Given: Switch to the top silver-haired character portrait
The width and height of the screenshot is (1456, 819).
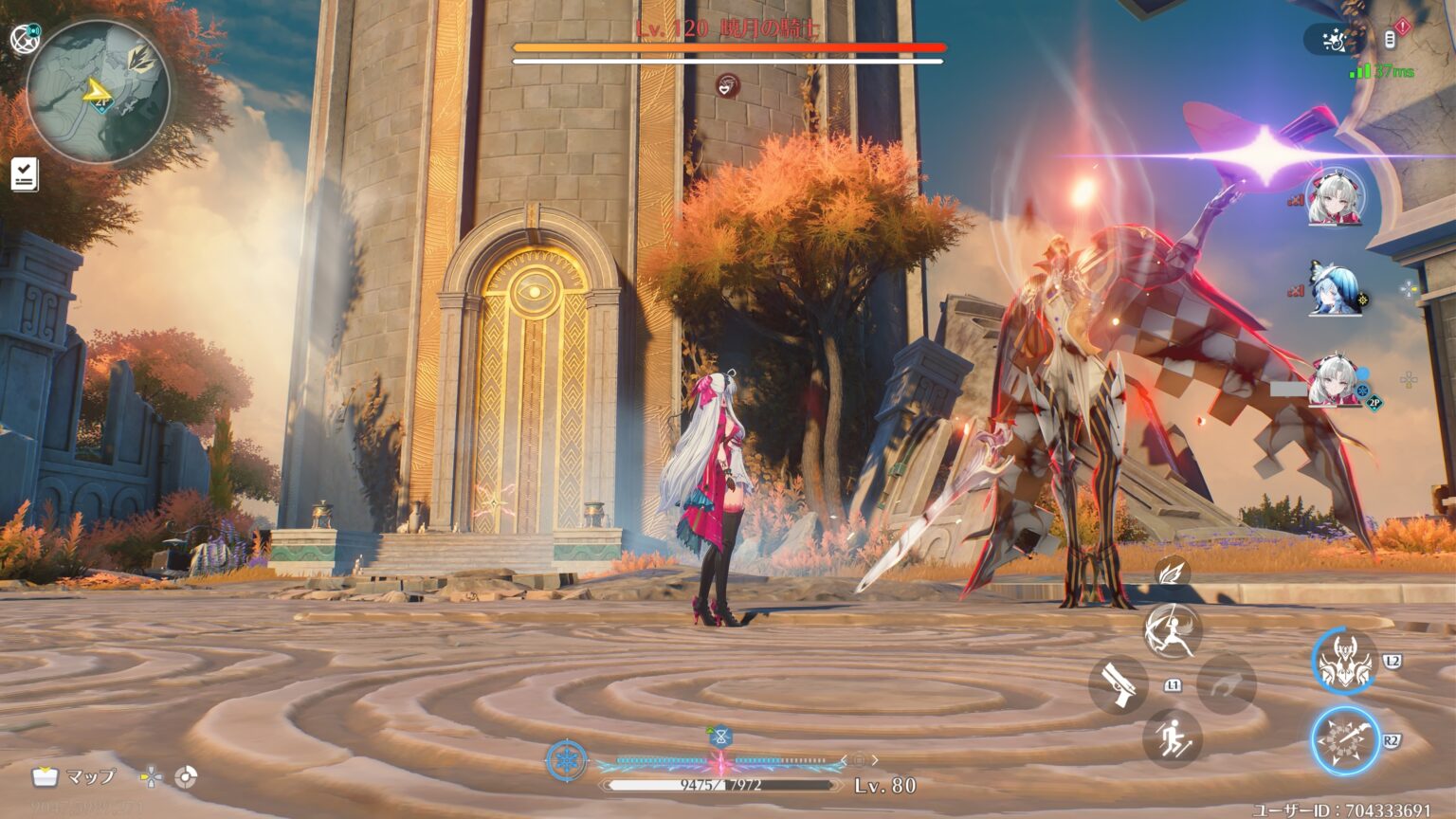Looking at the screenshot, I should [1336, 197].
